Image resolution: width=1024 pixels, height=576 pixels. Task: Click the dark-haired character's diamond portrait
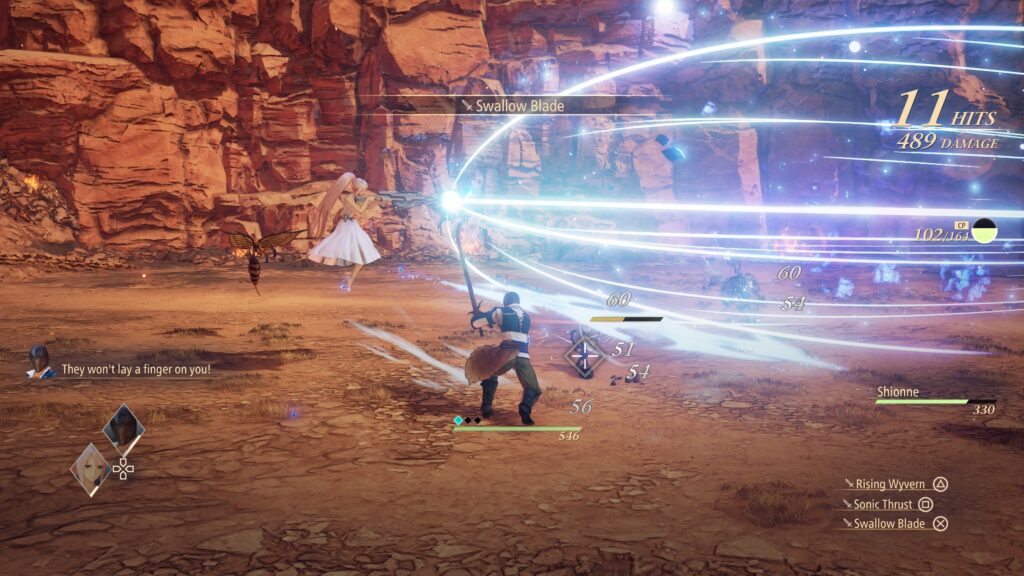(x=124, y=428)
